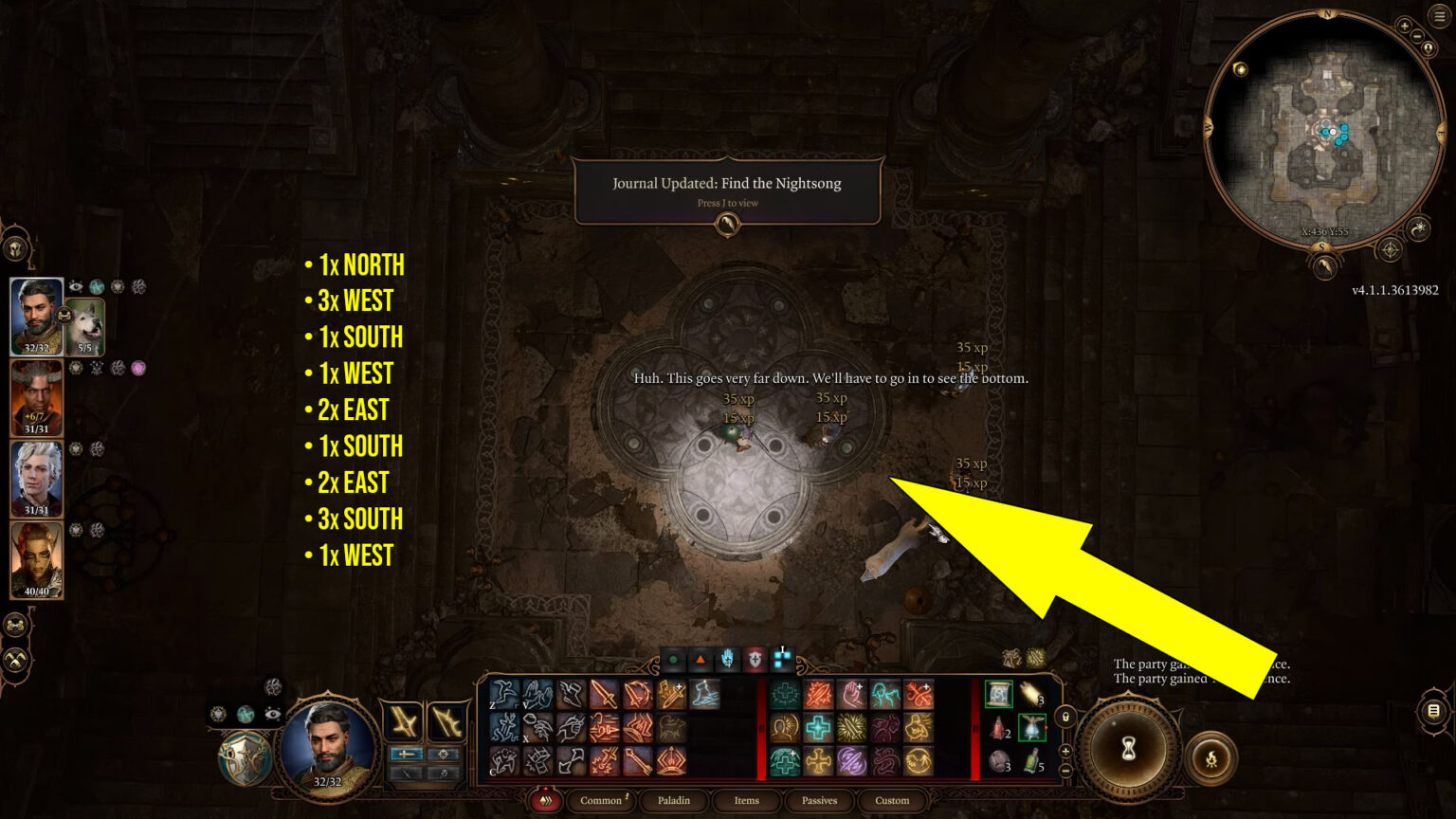The height and width of the screenshot is (819, 1456).
Task: Use the Dash action on the hotbar
Action: [570, 693]
